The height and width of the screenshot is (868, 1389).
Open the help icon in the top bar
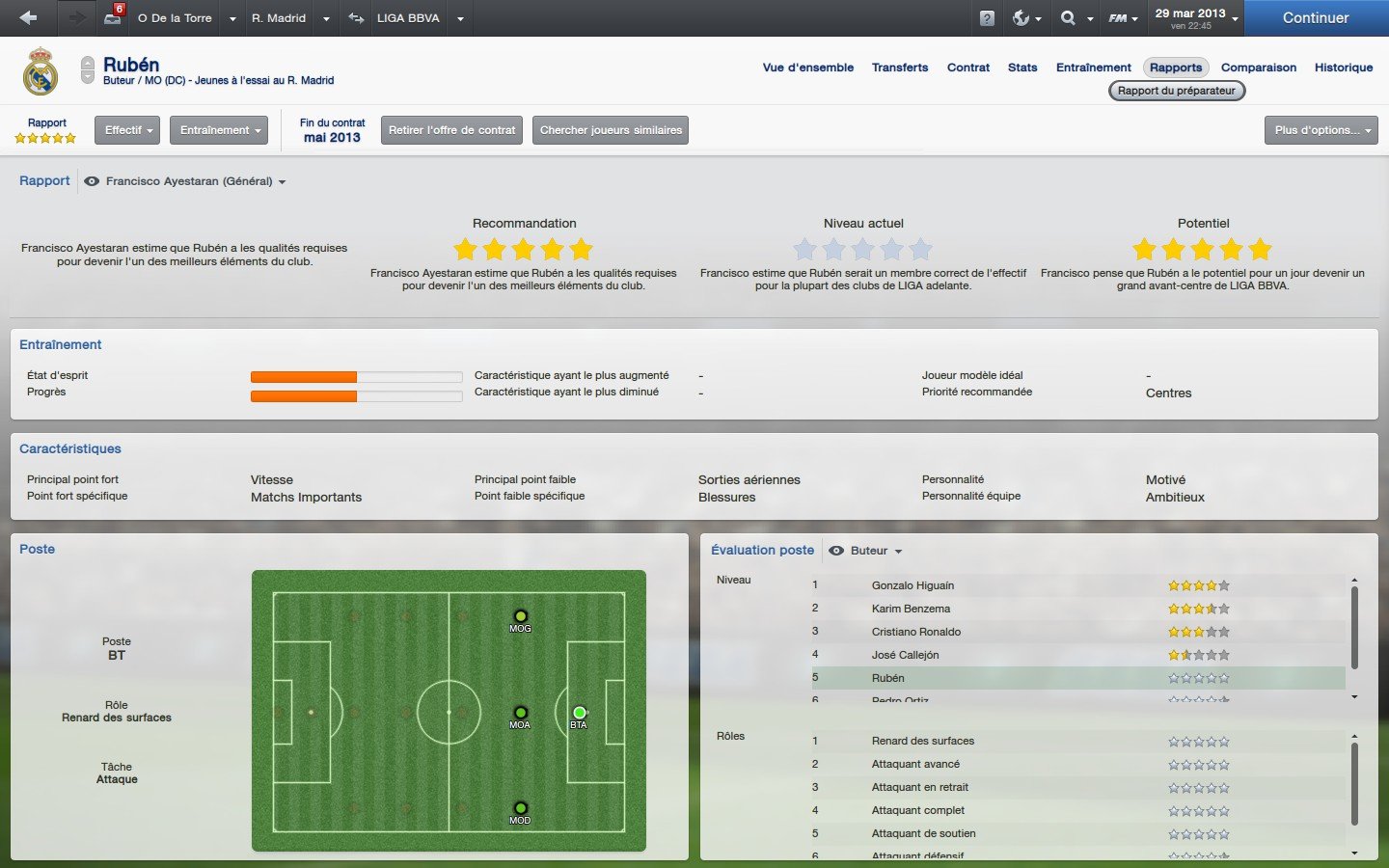(x=986, y=17)
